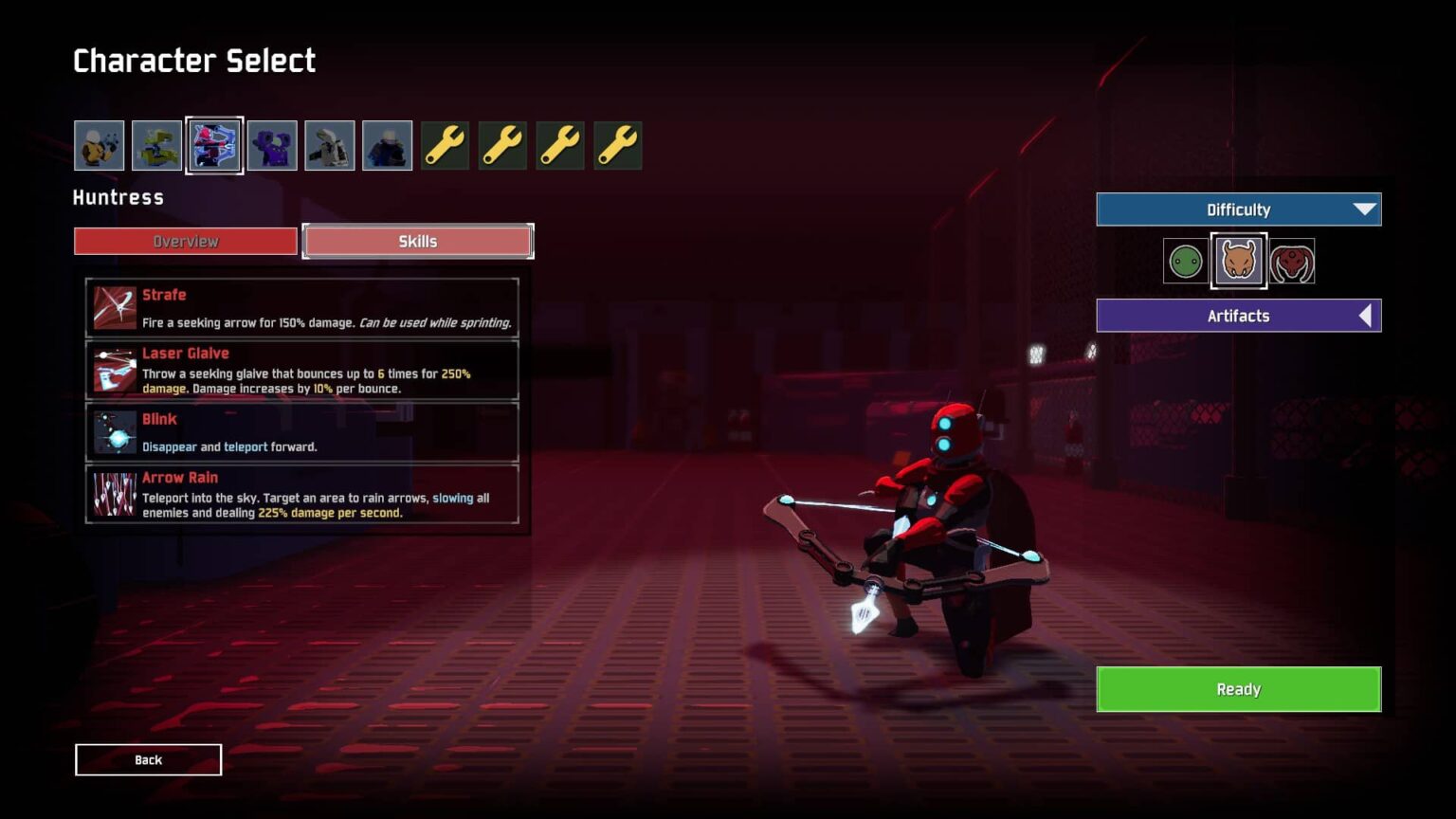The width and height of the screenshot is (1456, 819).
Task: Open the Skills tab
Action: coord(418,242)
